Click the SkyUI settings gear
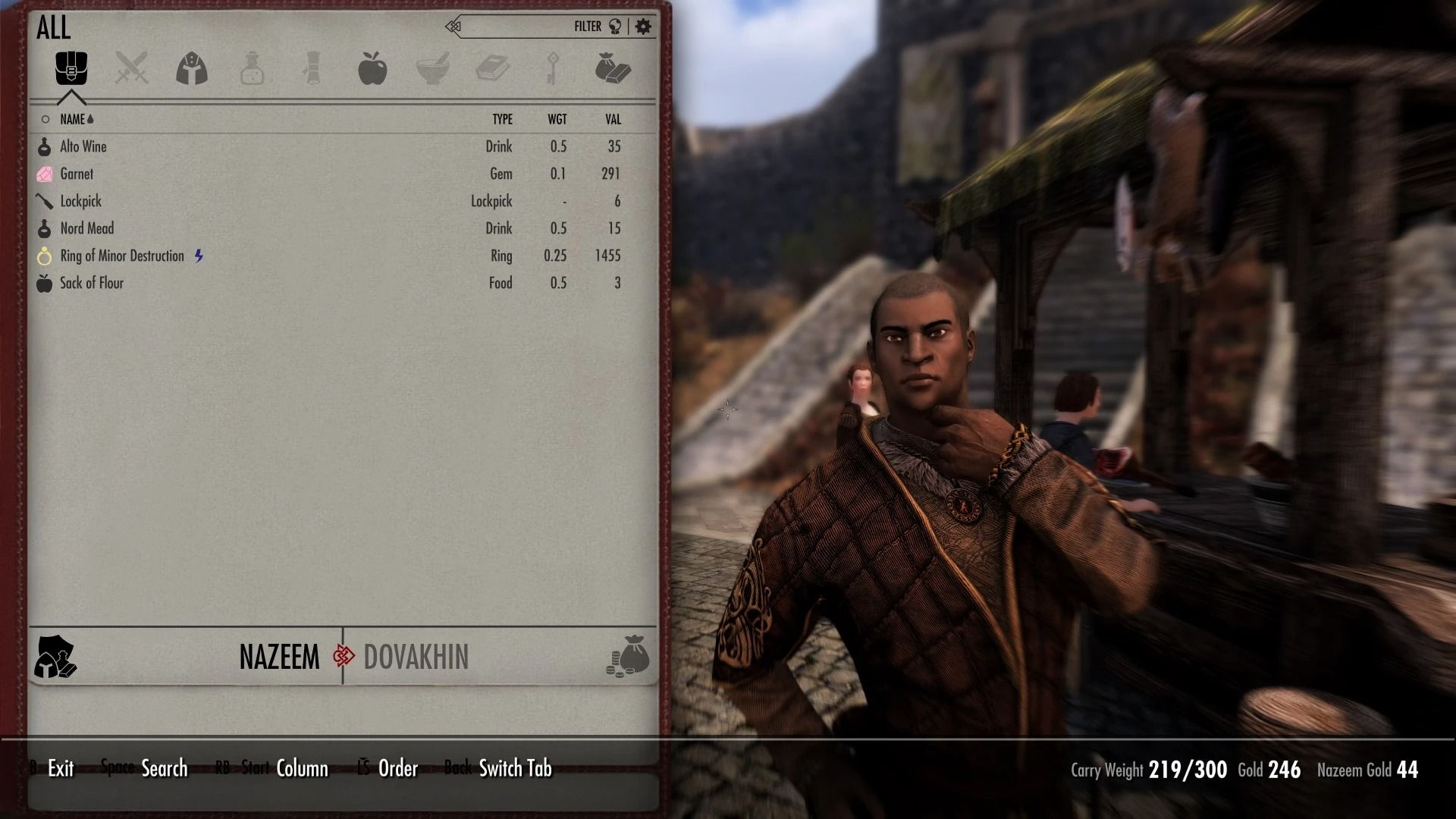 pyautogui.click(x=644, y=25)
